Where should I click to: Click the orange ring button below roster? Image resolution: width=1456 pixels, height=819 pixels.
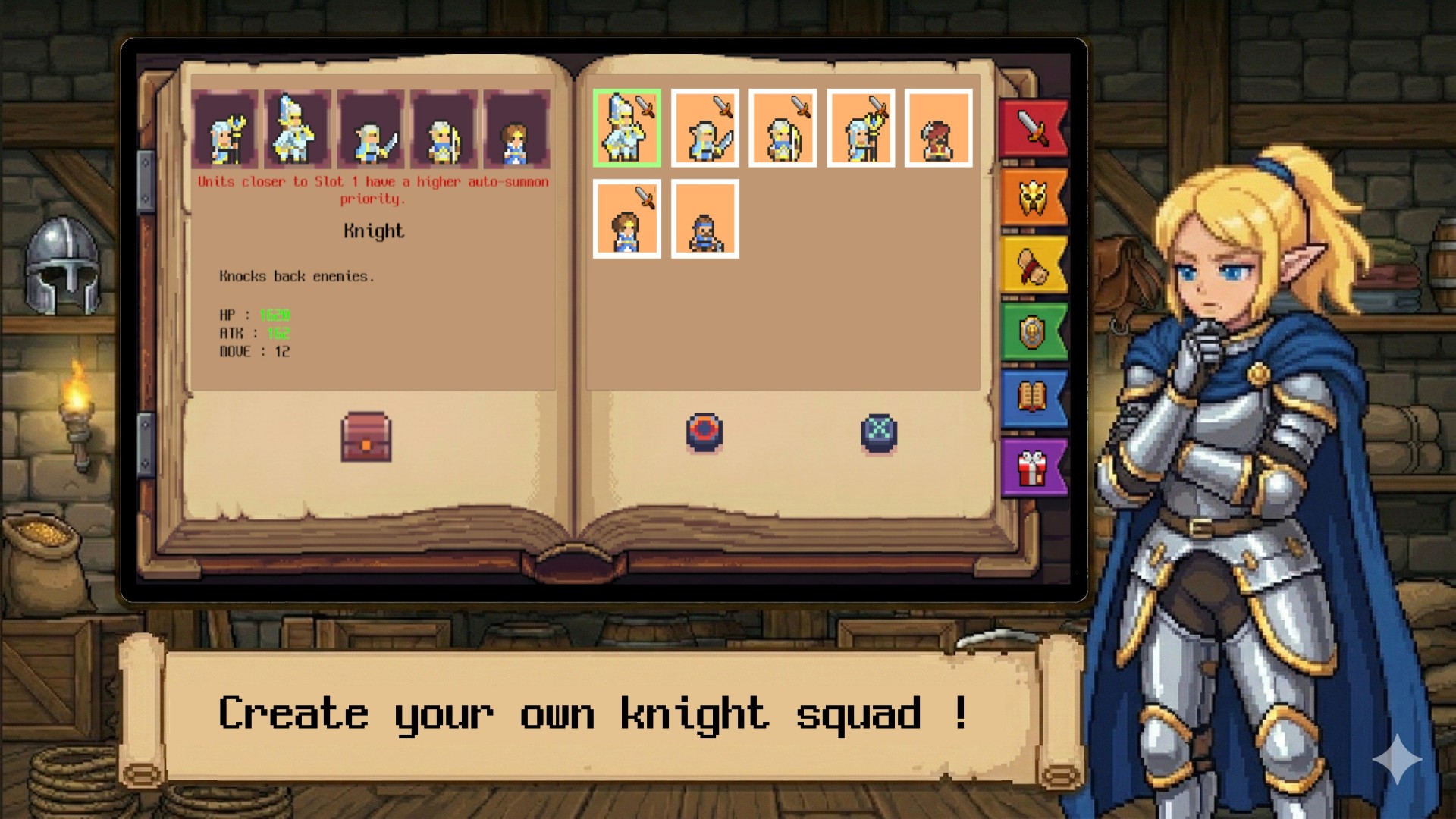[x=705, y=431]
